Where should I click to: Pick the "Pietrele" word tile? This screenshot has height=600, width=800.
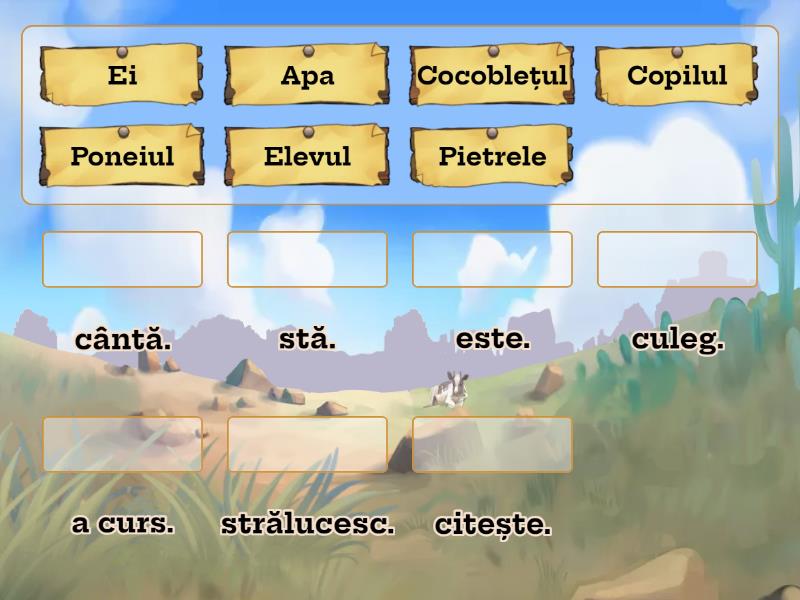[492, 156]
